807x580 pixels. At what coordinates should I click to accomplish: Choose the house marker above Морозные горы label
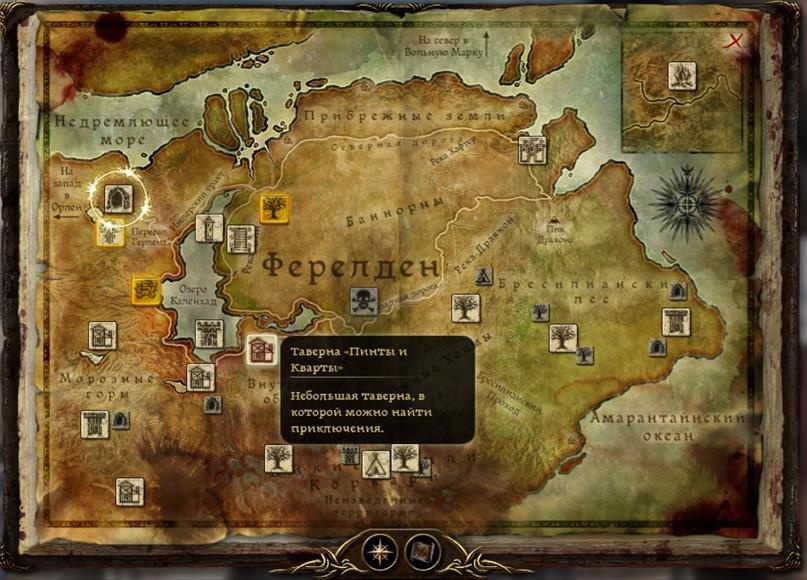click(x=103, y=335)
